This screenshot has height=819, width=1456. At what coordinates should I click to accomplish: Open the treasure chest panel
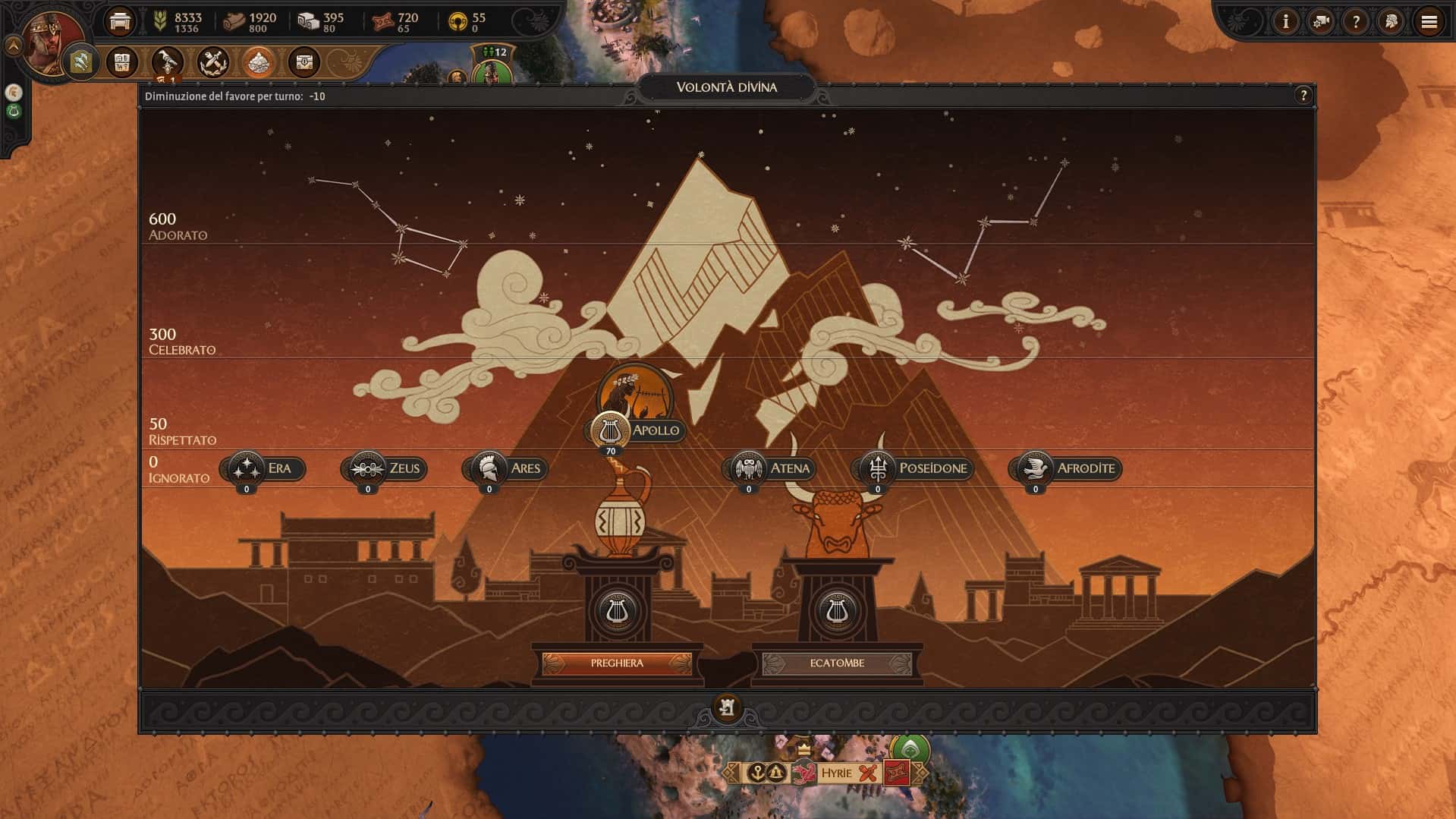coord(304,62)
